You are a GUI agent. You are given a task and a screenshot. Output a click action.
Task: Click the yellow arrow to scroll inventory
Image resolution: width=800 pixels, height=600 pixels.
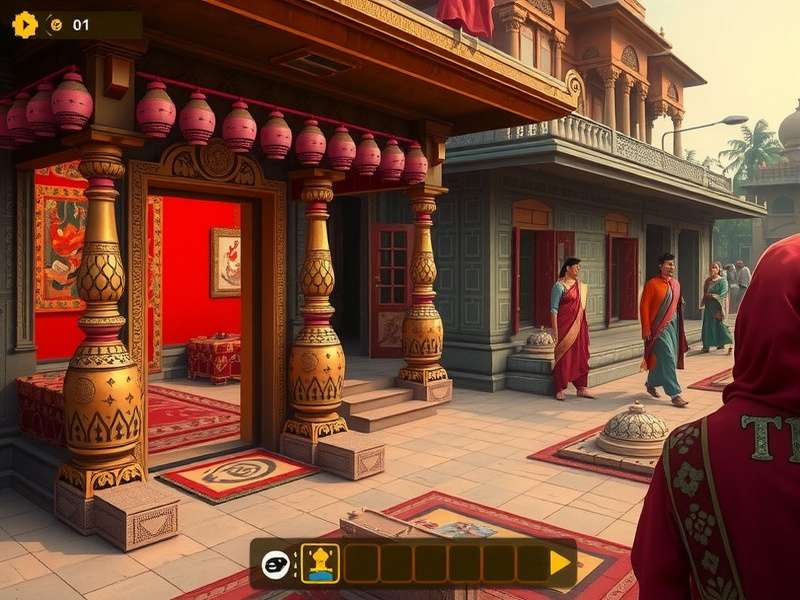click(561, 563)
